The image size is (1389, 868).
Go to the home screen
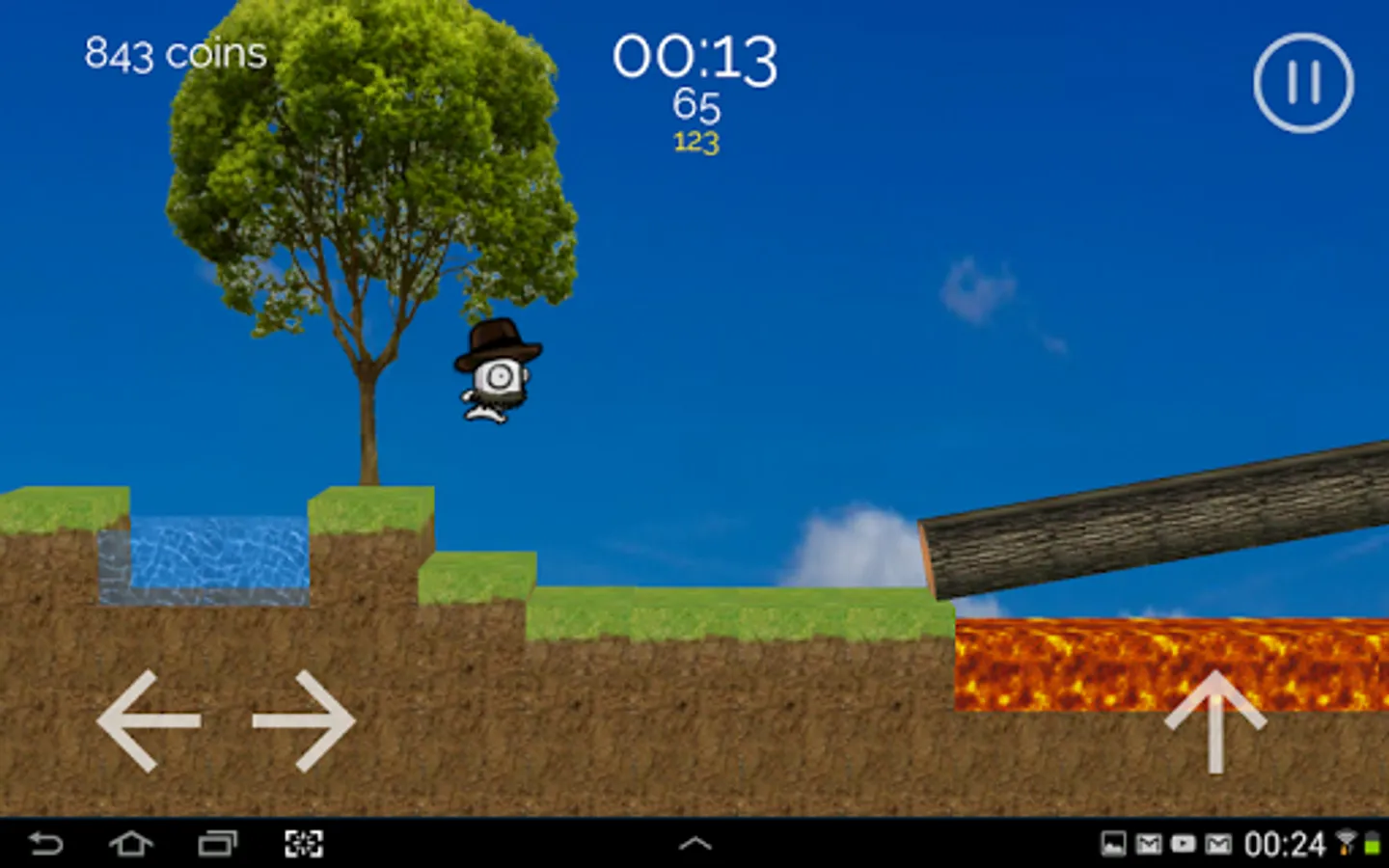(130, 843)
